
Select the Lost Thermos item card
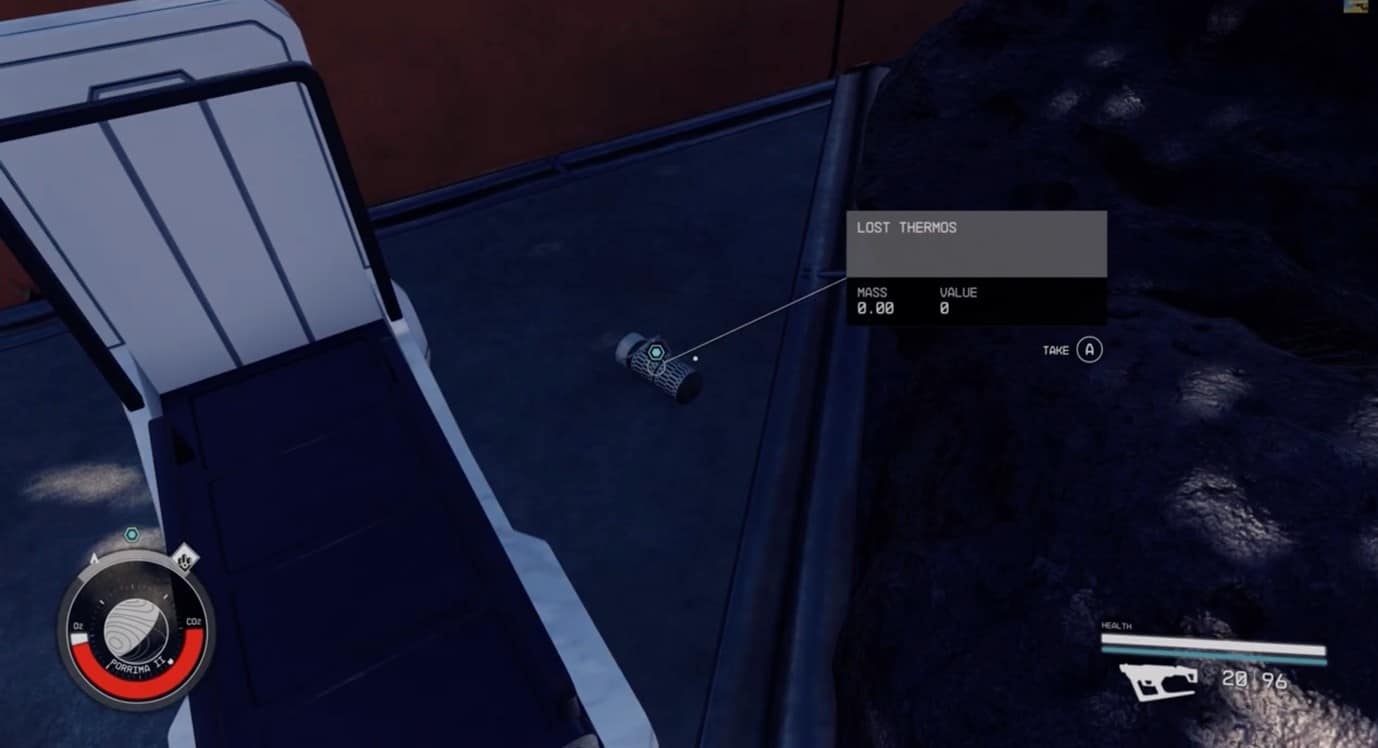(x=976, y=267)
